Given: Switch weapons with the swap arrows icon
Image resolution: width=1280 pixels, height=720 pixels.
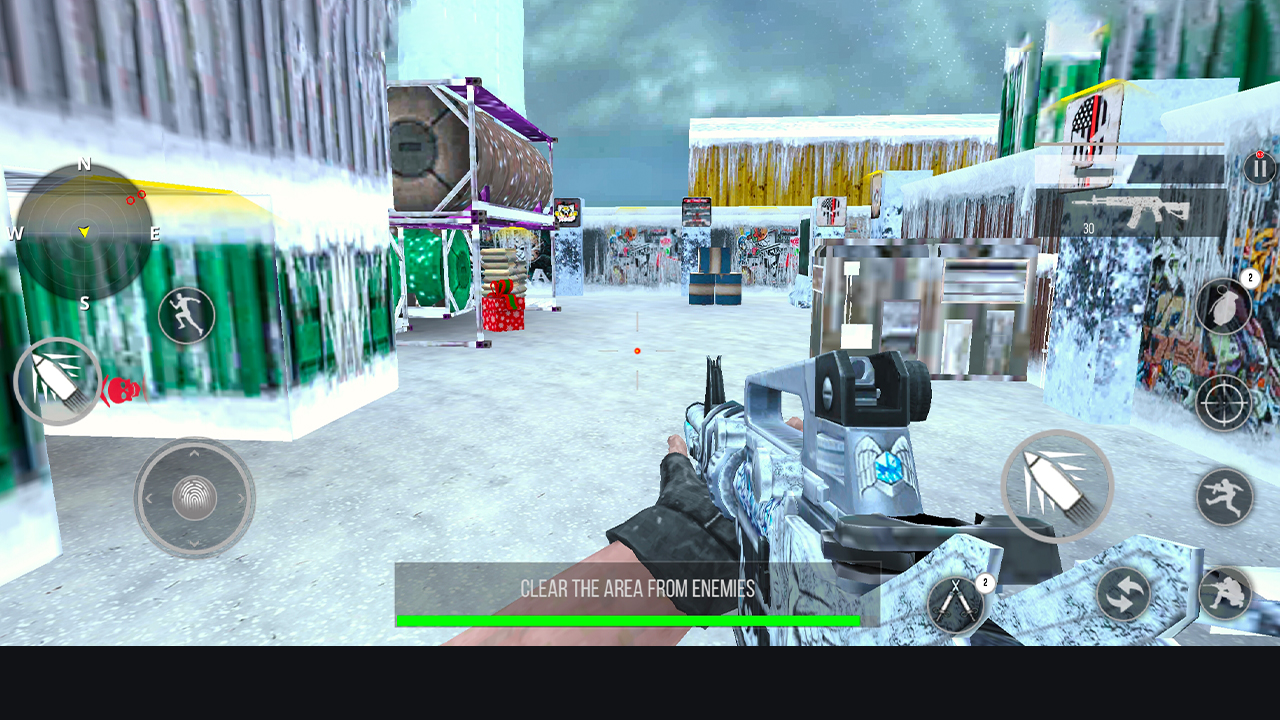Looking at the screenshot, I should [x=1125, y=593].
